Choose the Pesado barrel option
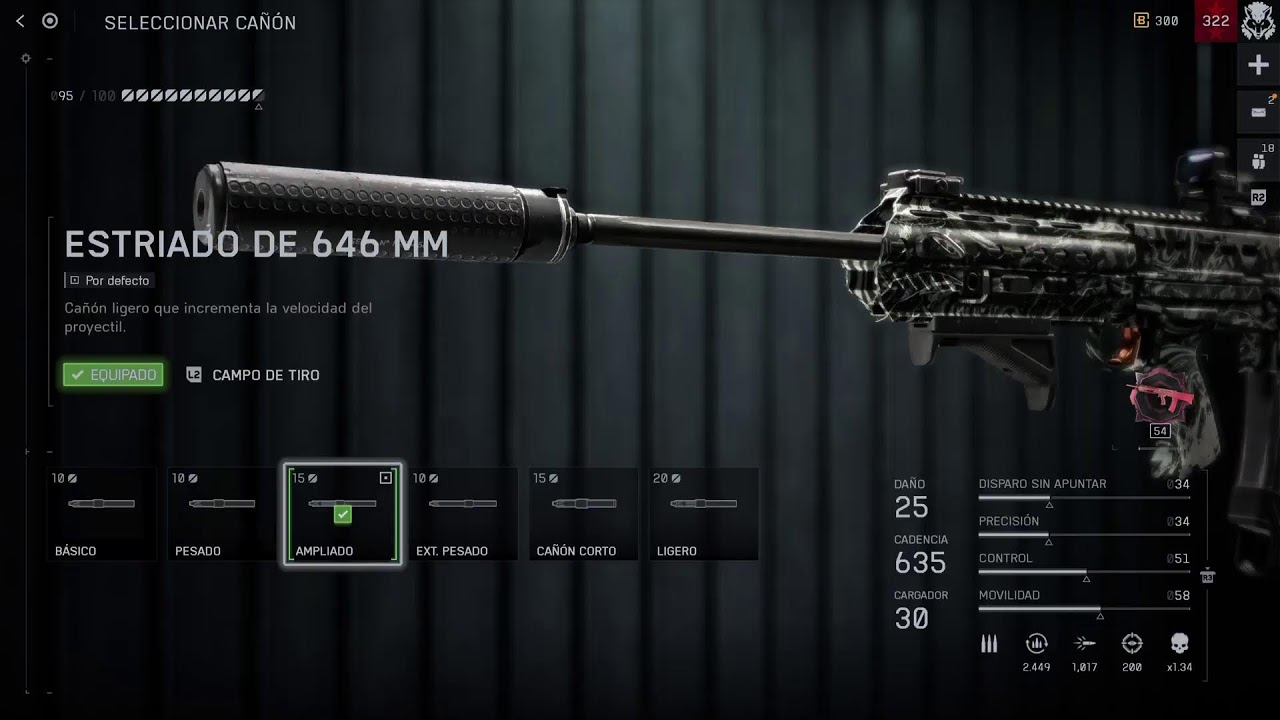The image size is (1280, 720). point(222,513)
